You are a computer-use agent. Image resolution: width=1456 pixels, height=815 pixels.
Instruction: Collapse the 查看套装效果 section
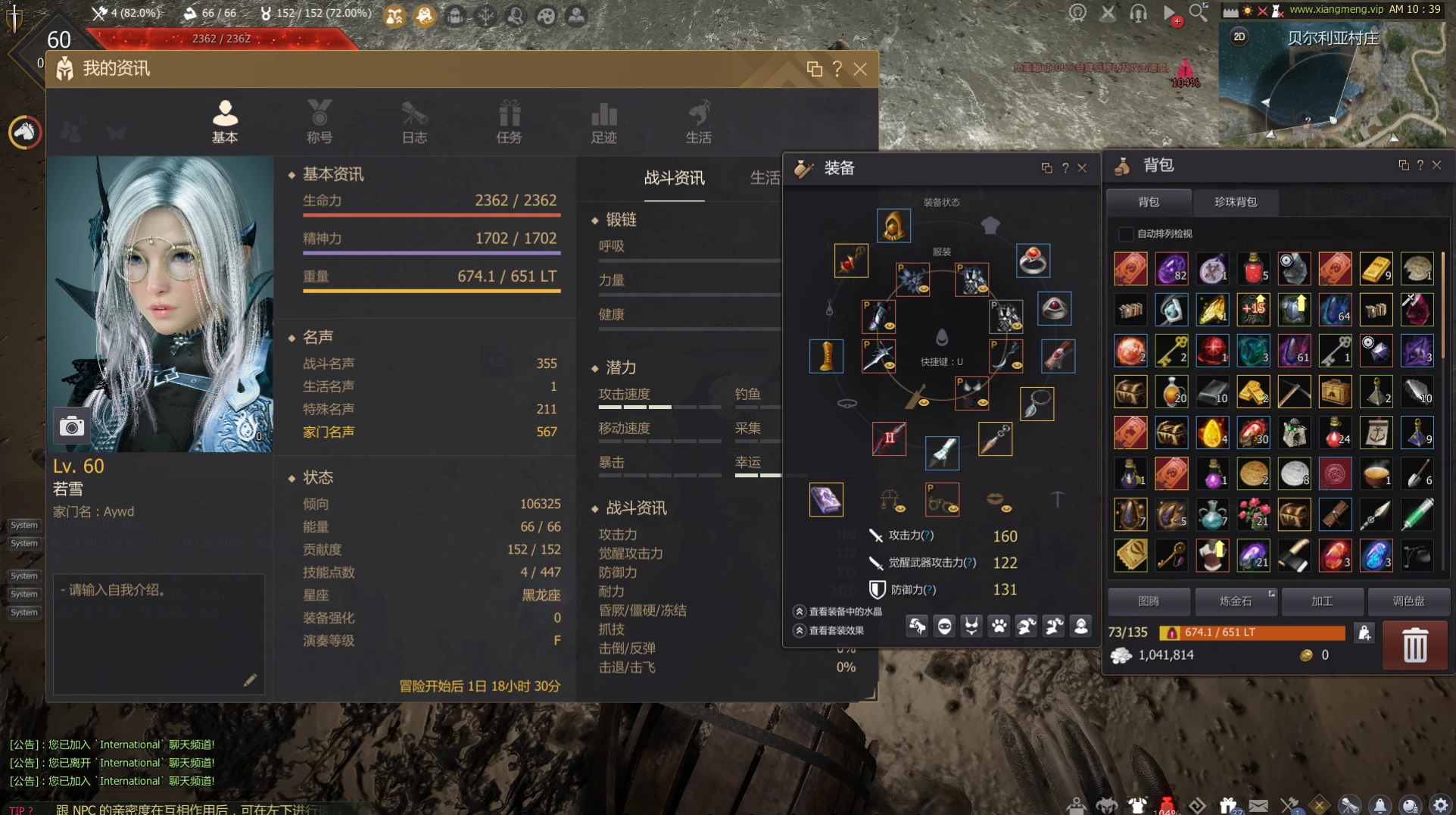800,631
